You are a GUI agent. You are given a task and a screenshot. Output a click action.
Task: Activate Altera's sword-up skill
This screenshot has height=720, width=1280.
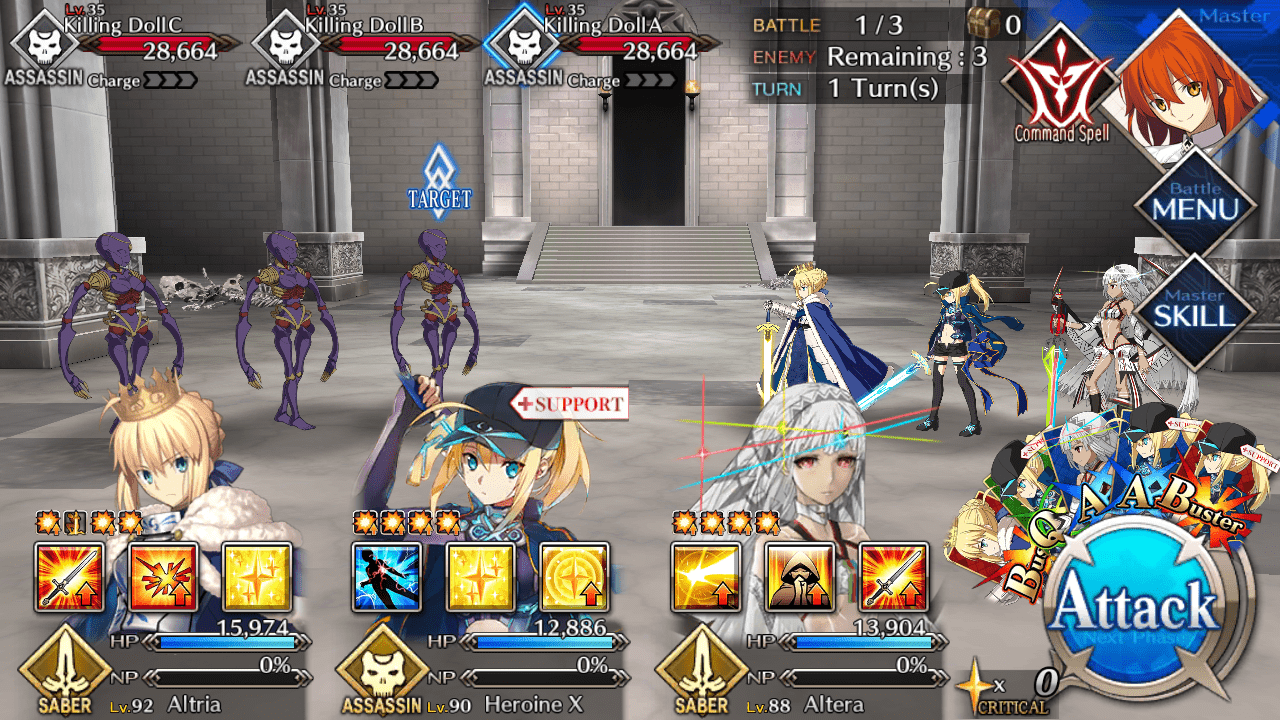coord(894,578)
